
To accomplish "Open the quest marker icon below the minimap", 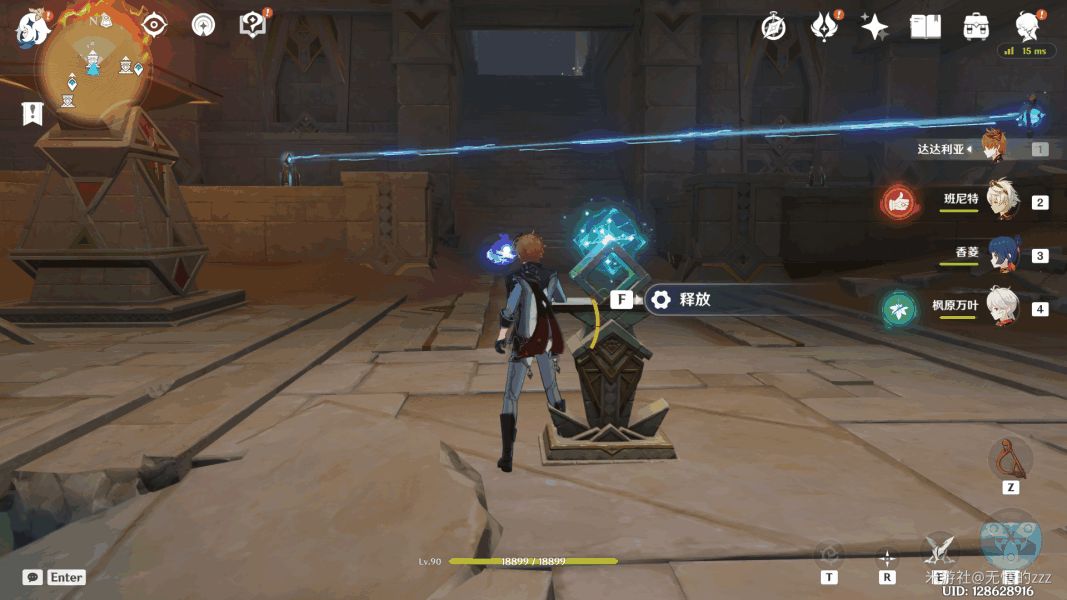I will (33, 113).
